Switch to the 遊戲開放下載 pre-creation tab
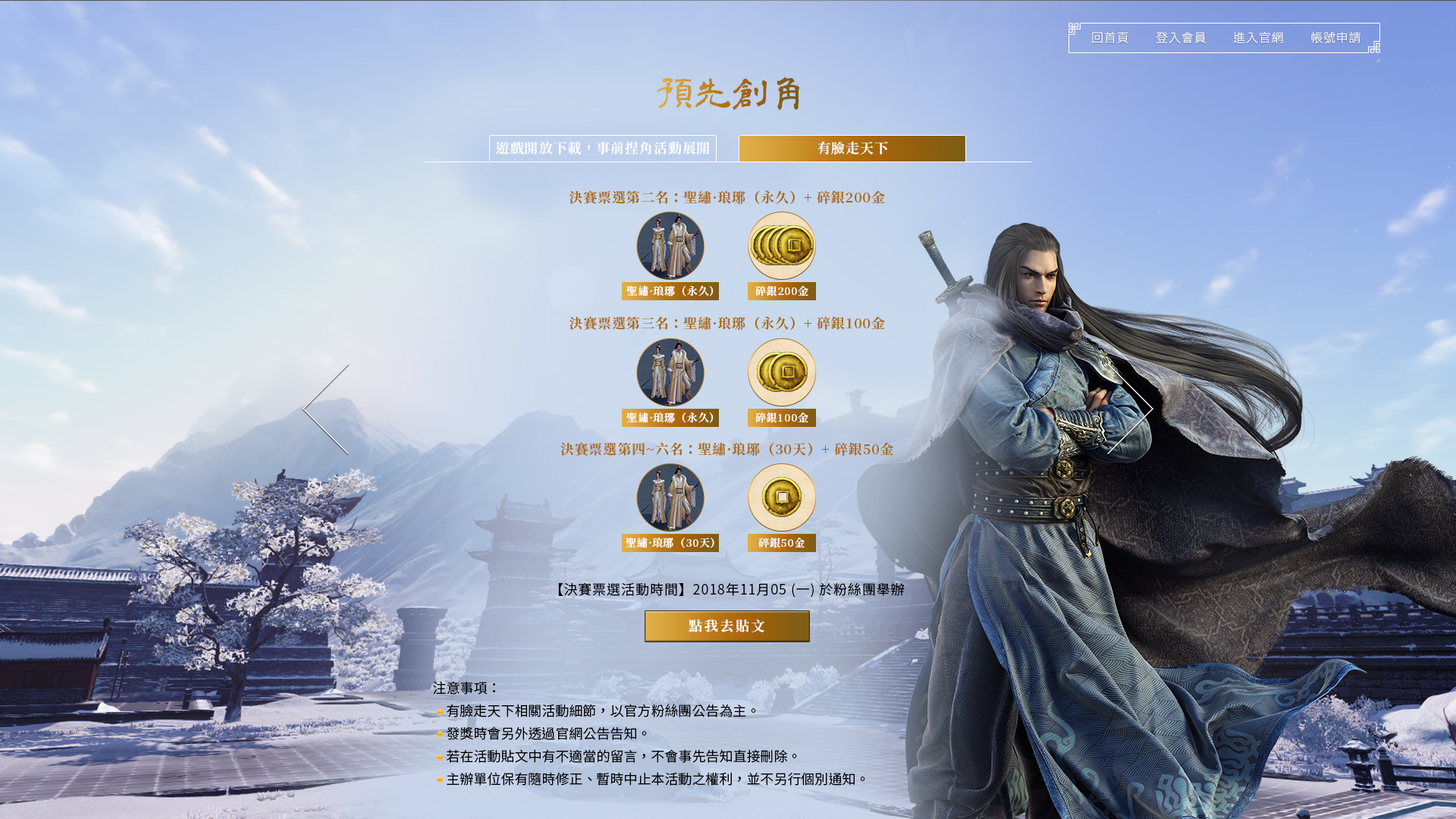Viewport: 1456px width, 819px height. (603, 149)
